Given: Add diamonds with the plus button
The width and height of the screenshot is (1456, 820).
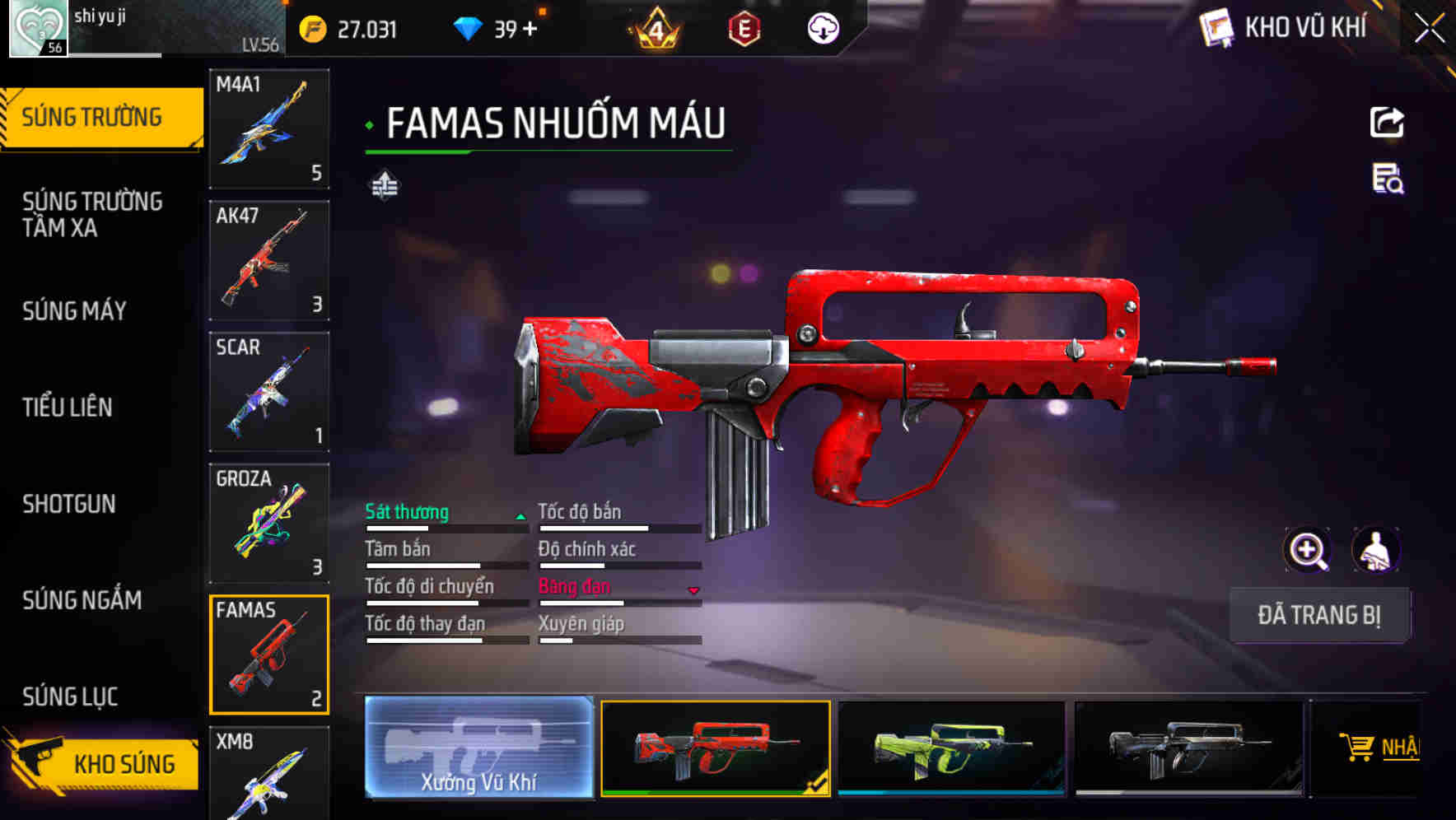Looking at the screenshot, I should pos(530,30).
